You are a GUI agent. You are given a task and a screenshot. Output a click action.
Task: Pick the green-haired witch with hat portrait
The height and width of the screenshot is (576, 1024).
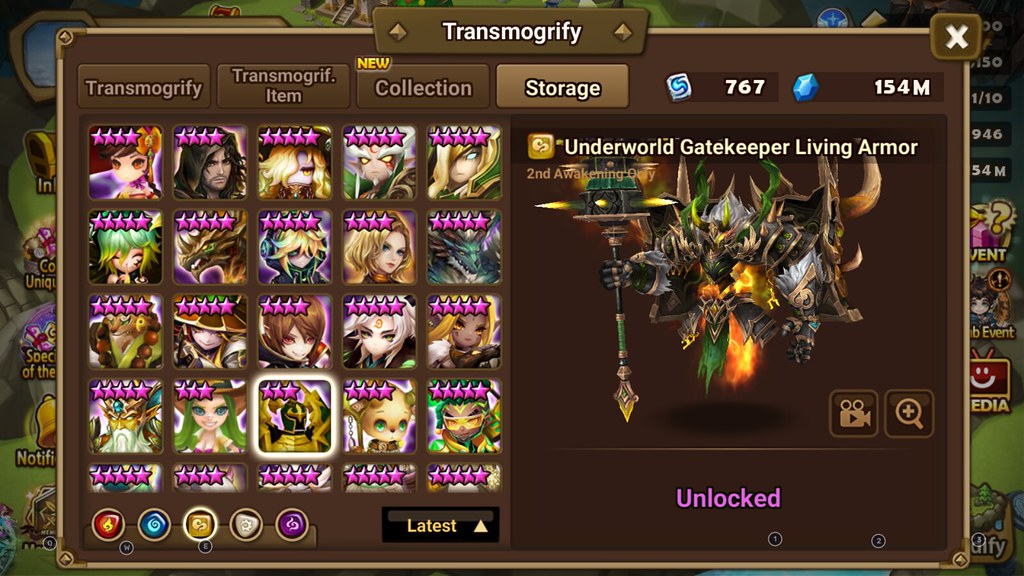(210, 332)
